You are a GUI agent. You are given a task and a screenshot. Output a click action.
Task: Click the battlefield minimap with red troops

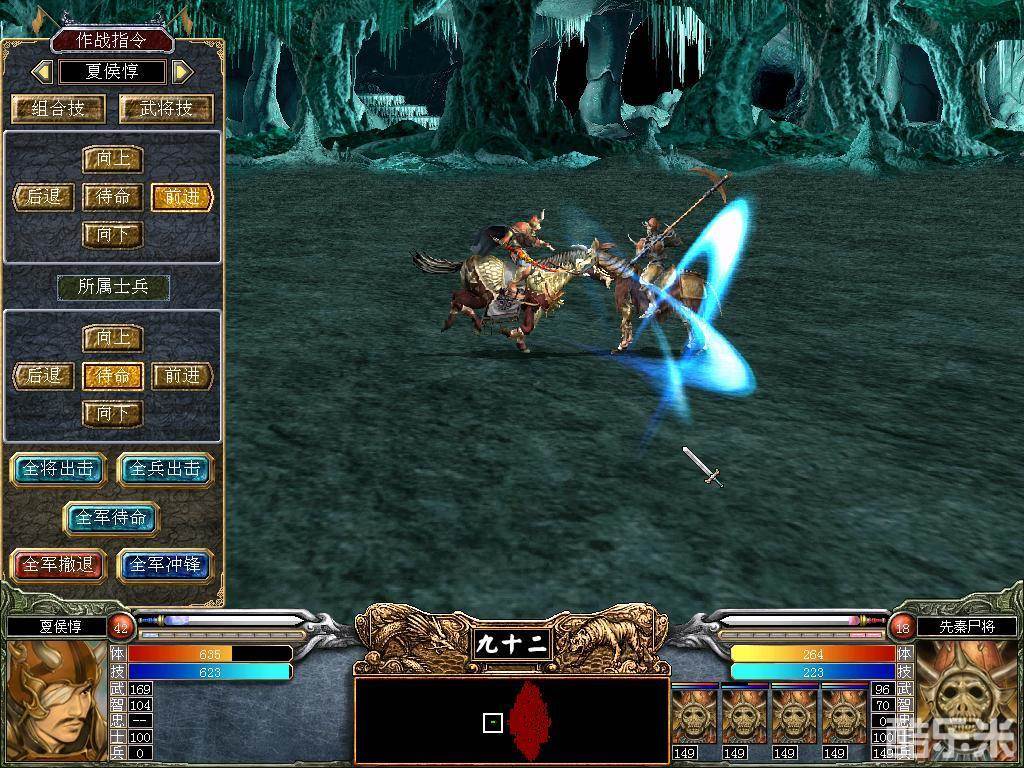coord(511,720)
